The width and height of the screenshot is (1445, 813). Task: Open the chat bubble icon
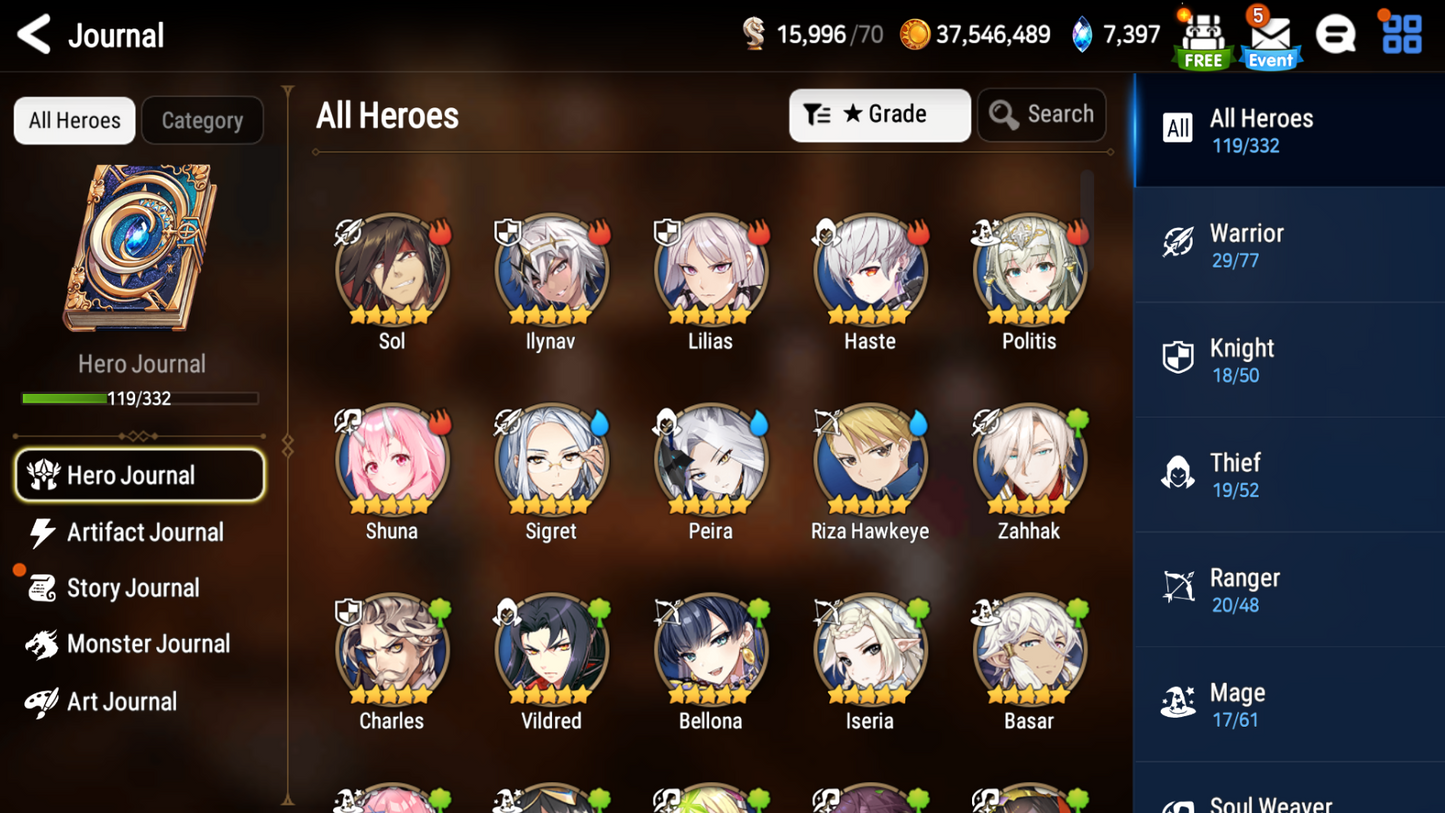pyautogui.click(x=1337, y=33)
